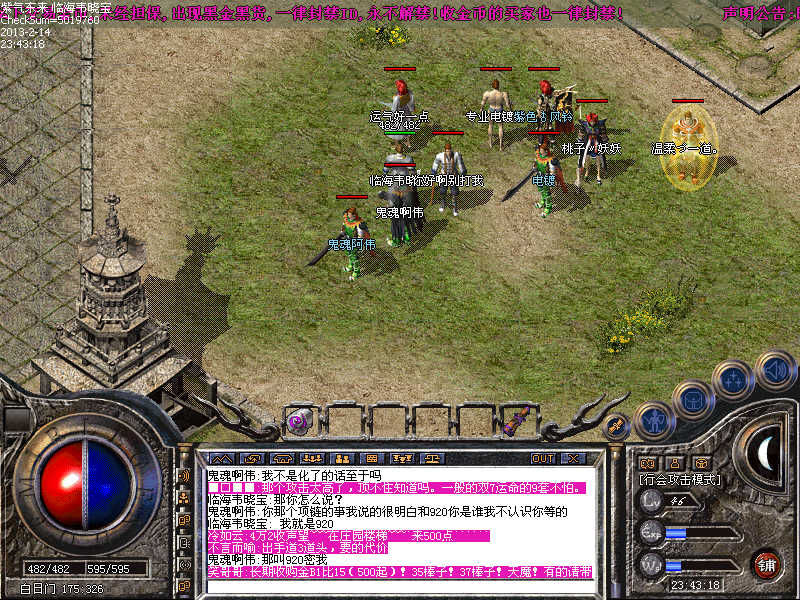Toggle sound with the speaker button
800x600 pixels.
coord(773,371)
